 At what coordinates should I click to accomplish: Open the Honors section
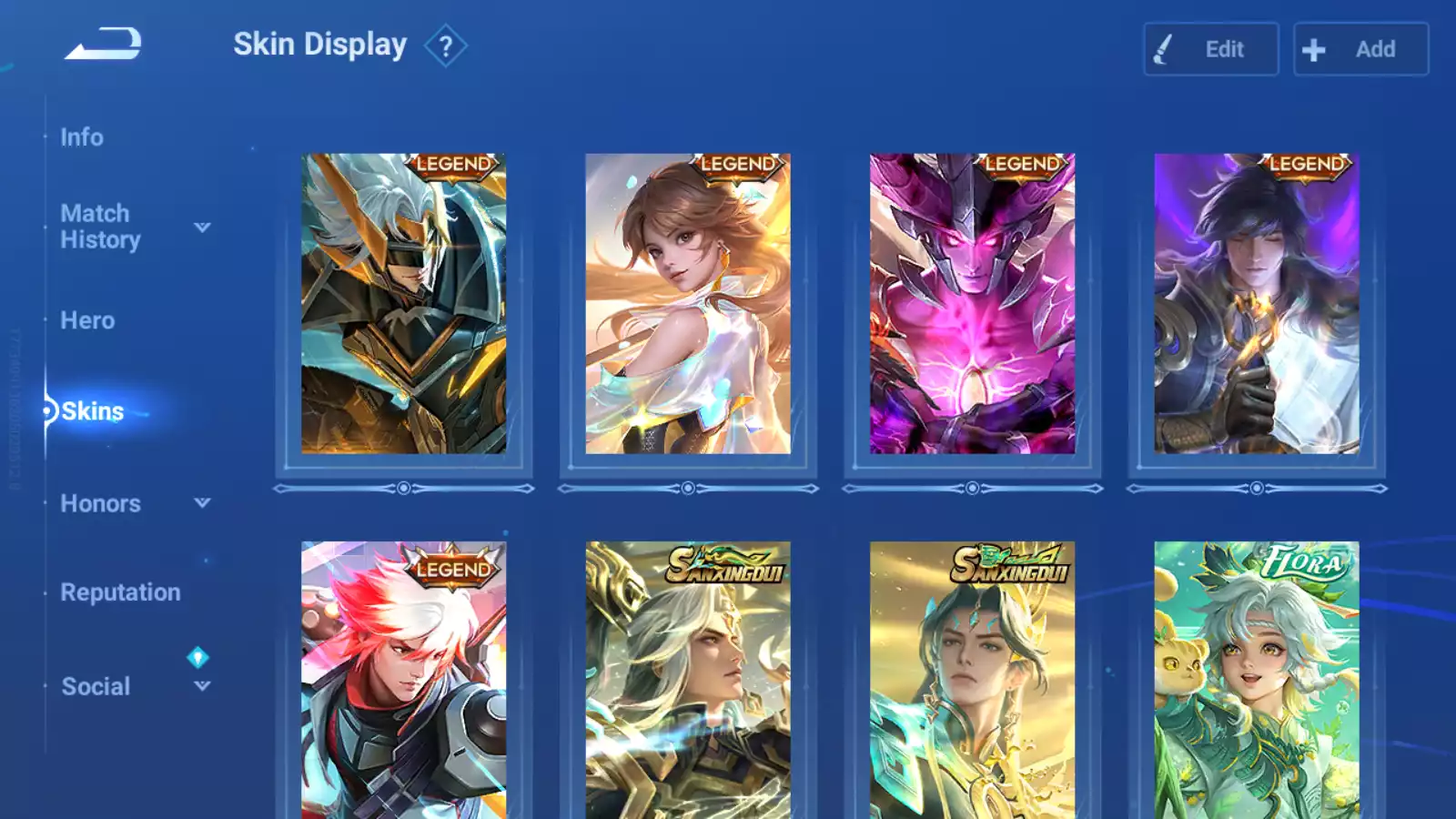tap(100, 503)
